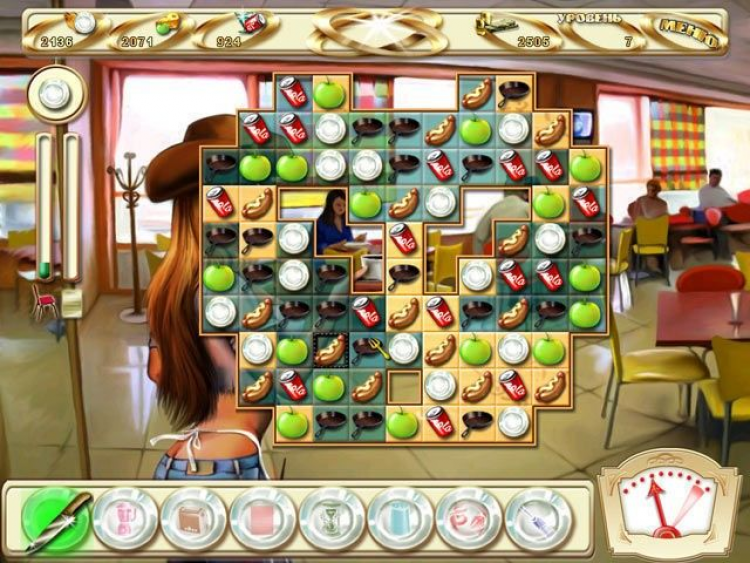Activate the syringe power-up plate

click(x=538, y=518)
